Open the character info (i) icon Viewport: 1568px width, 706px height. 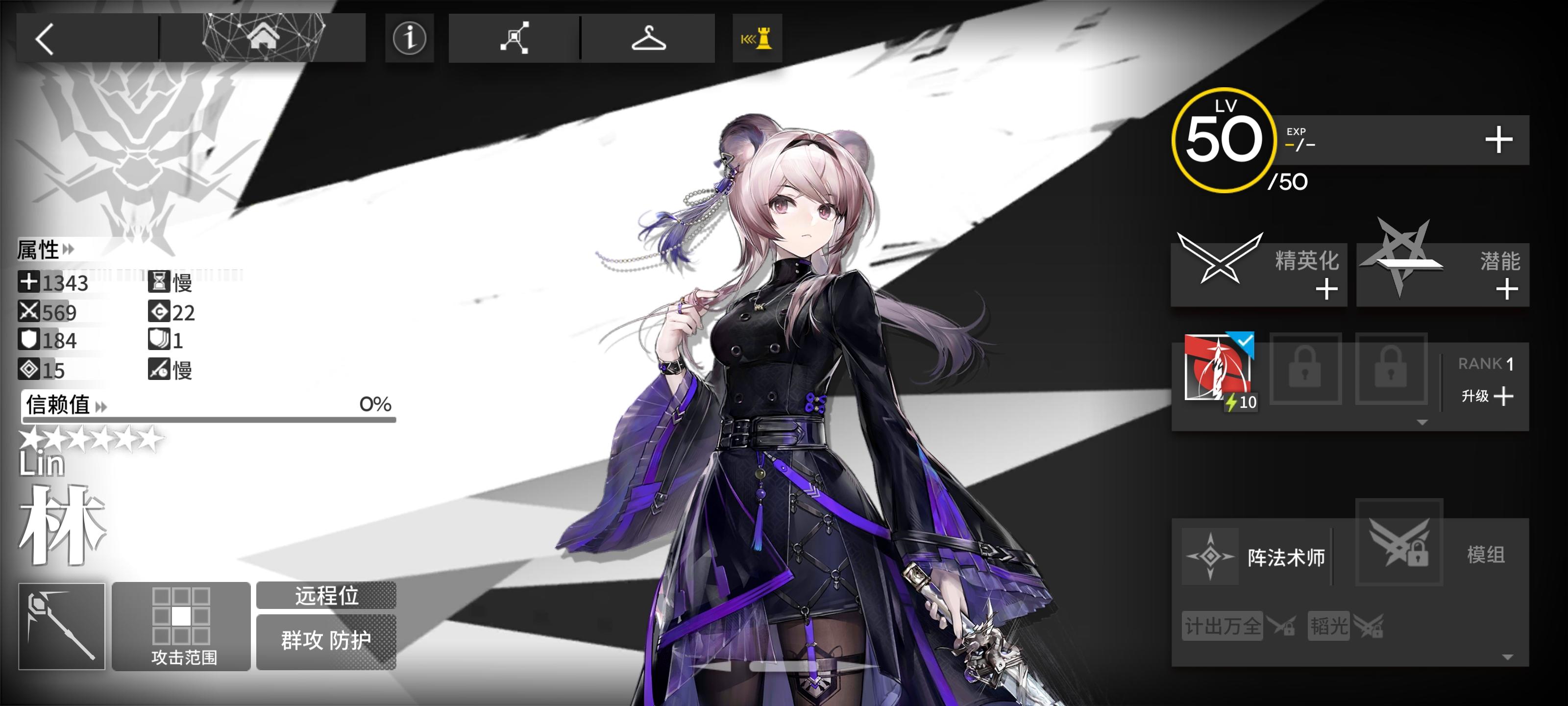[410, 38]
